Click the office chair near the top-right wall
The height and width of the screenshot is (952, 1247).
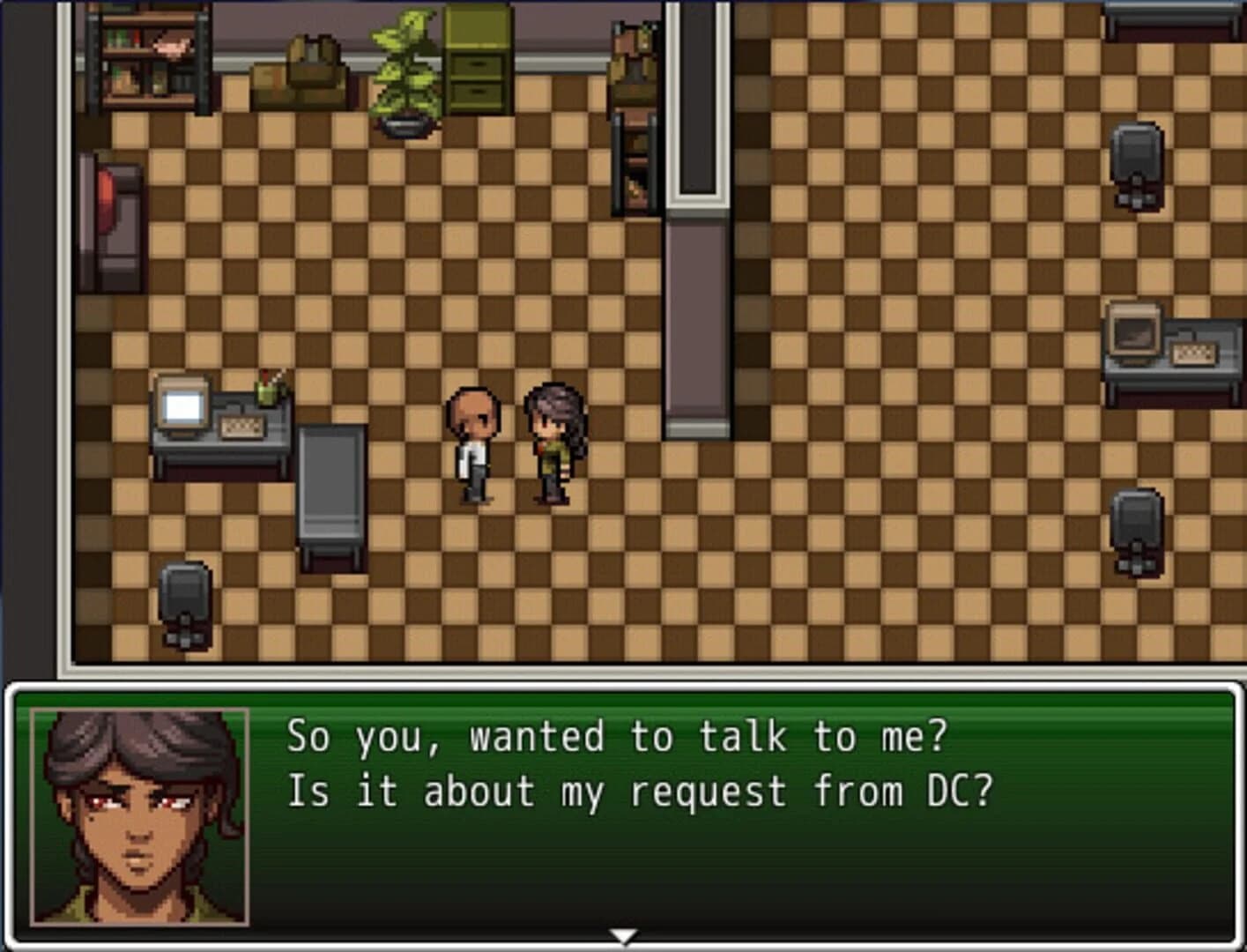(1134, 163)
